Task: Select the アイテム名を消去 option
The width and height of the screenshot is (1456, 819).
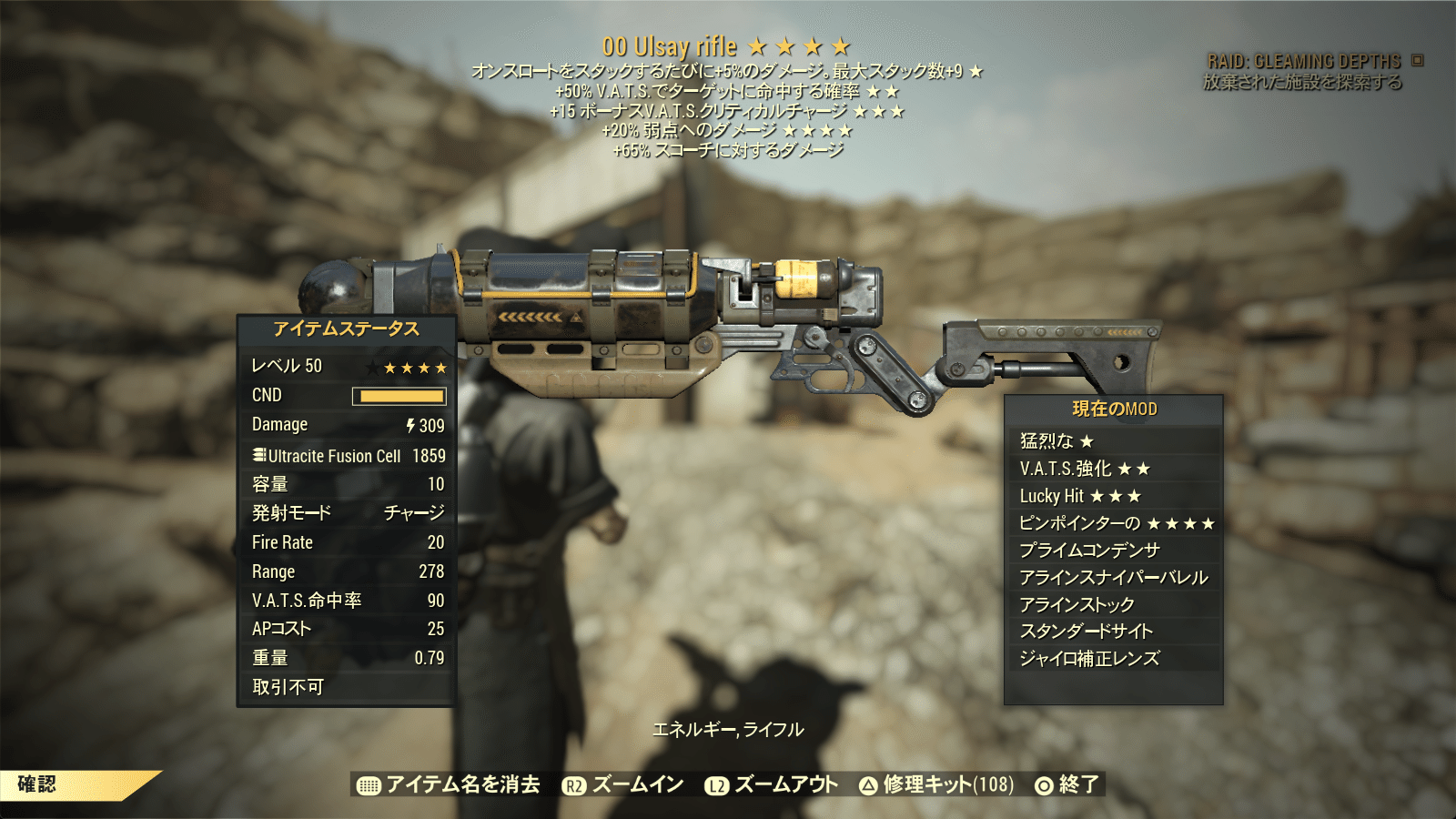Action: (450, 784)
